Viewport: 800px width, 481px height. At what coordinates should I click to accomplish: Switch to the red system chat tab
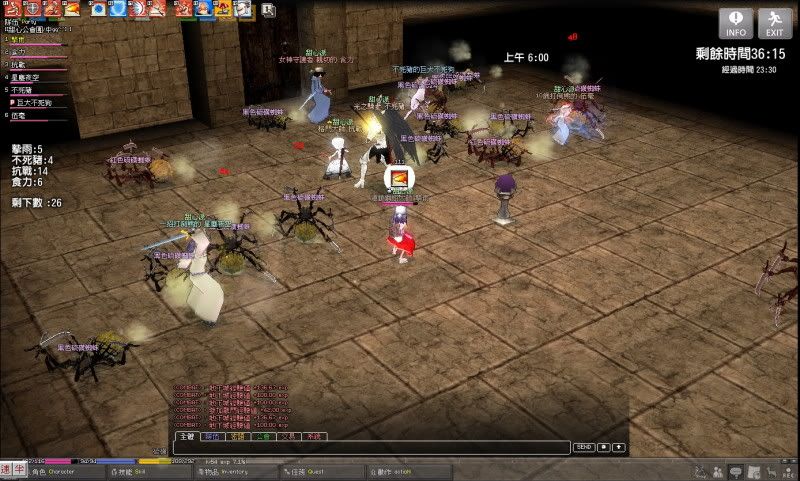(314, 436)
